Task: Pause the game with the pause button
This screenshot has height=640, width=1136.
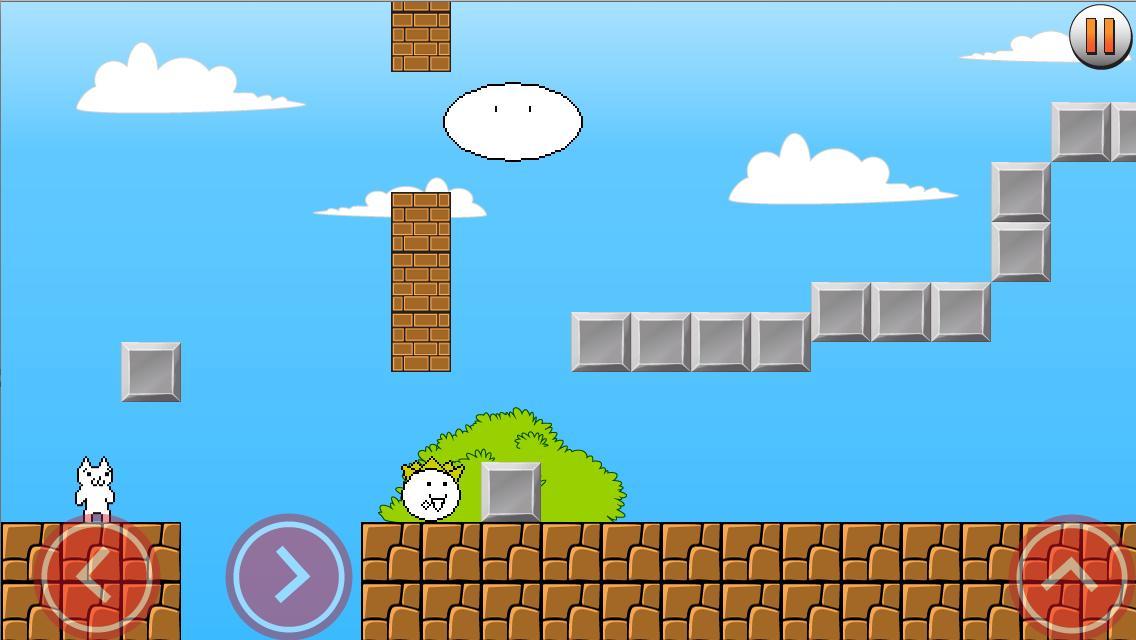Action: tap(1100, 36)
